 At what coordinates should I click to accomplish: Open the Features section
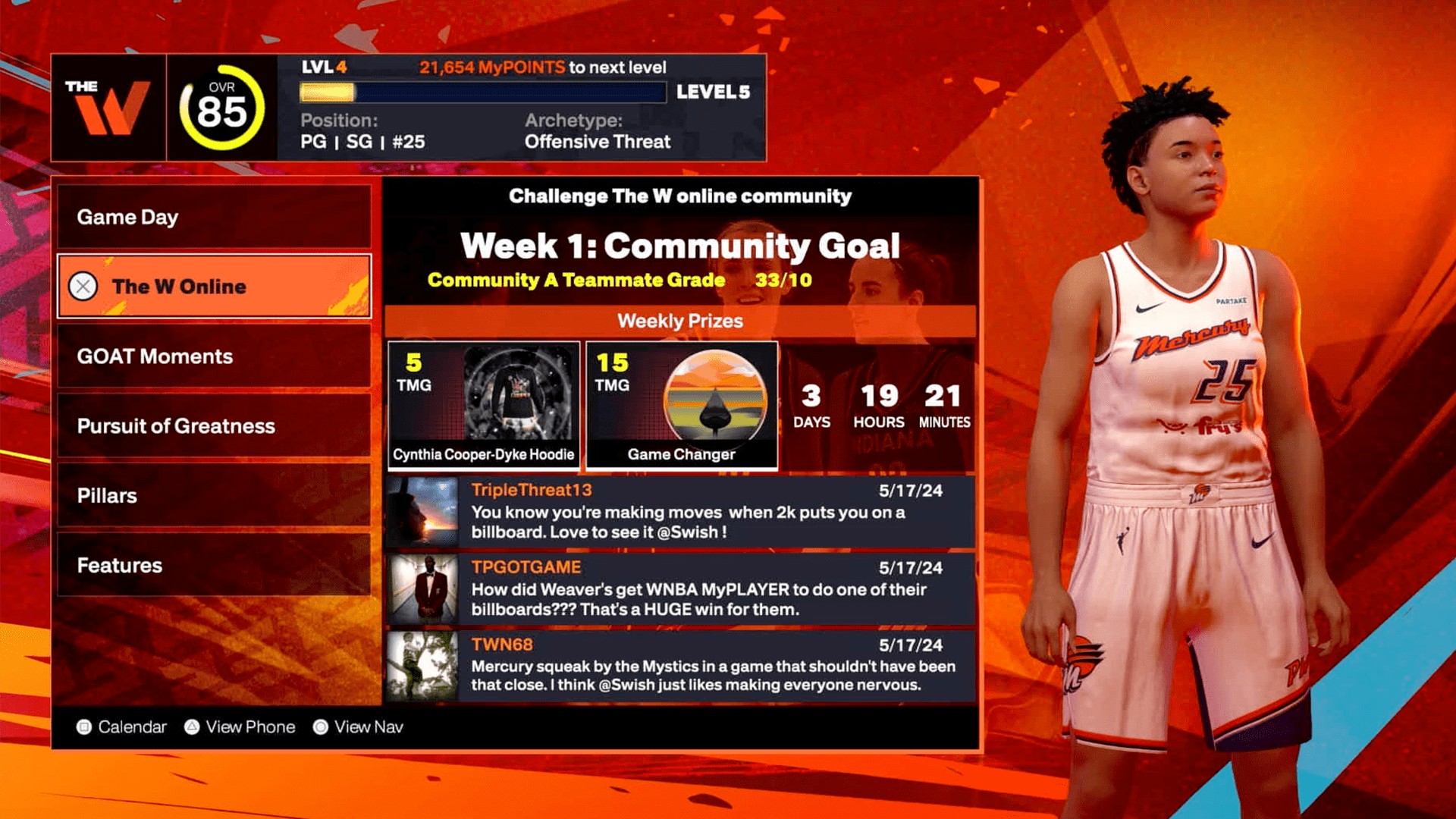coord(214,565)
